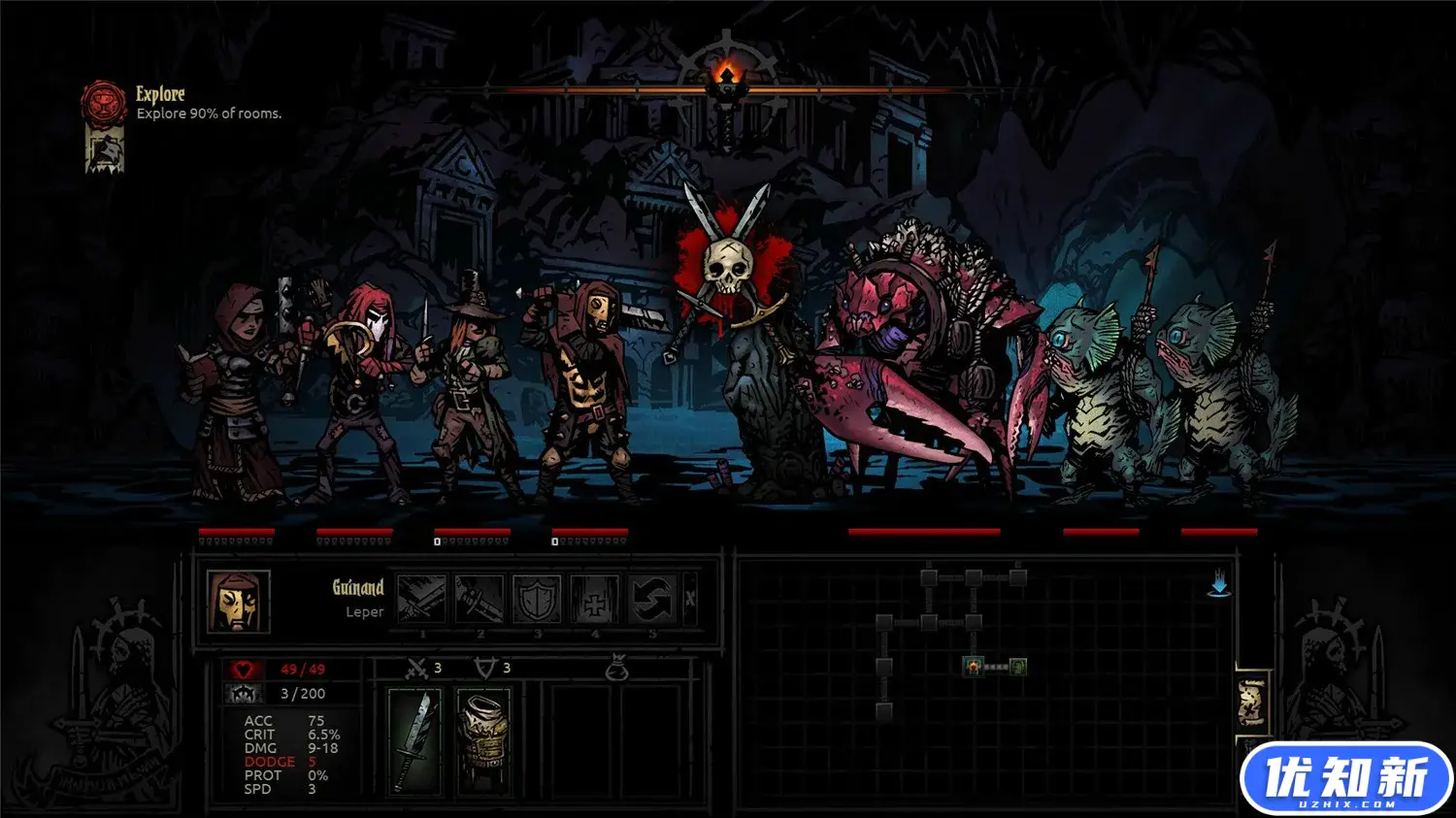
Task: Click the Explore quest seal icon
Action: coord(103,101)
